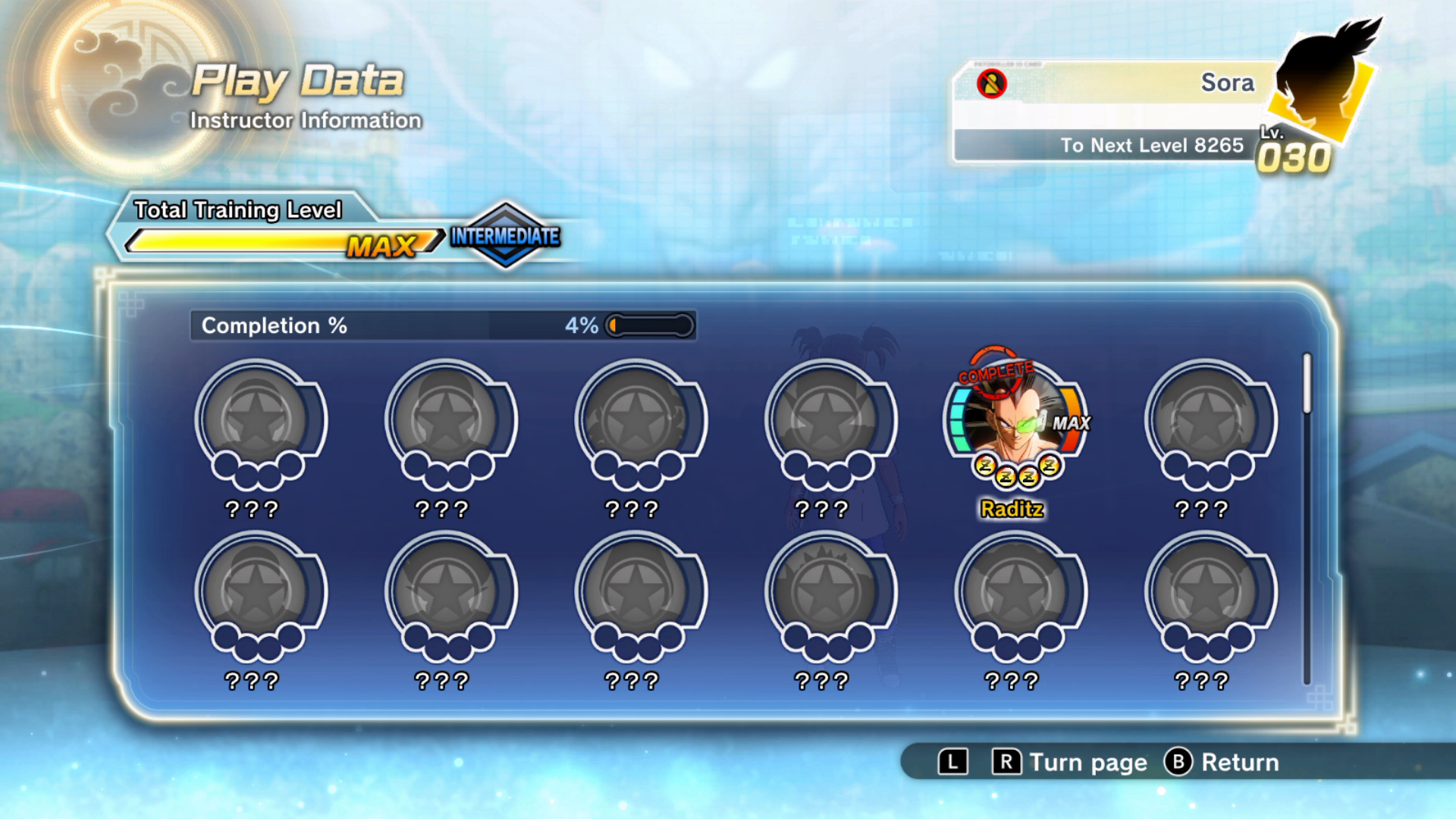Click the instructor list scrollbar handle
Viewport: 1456px width, 819px height.
click(1307, 384)
